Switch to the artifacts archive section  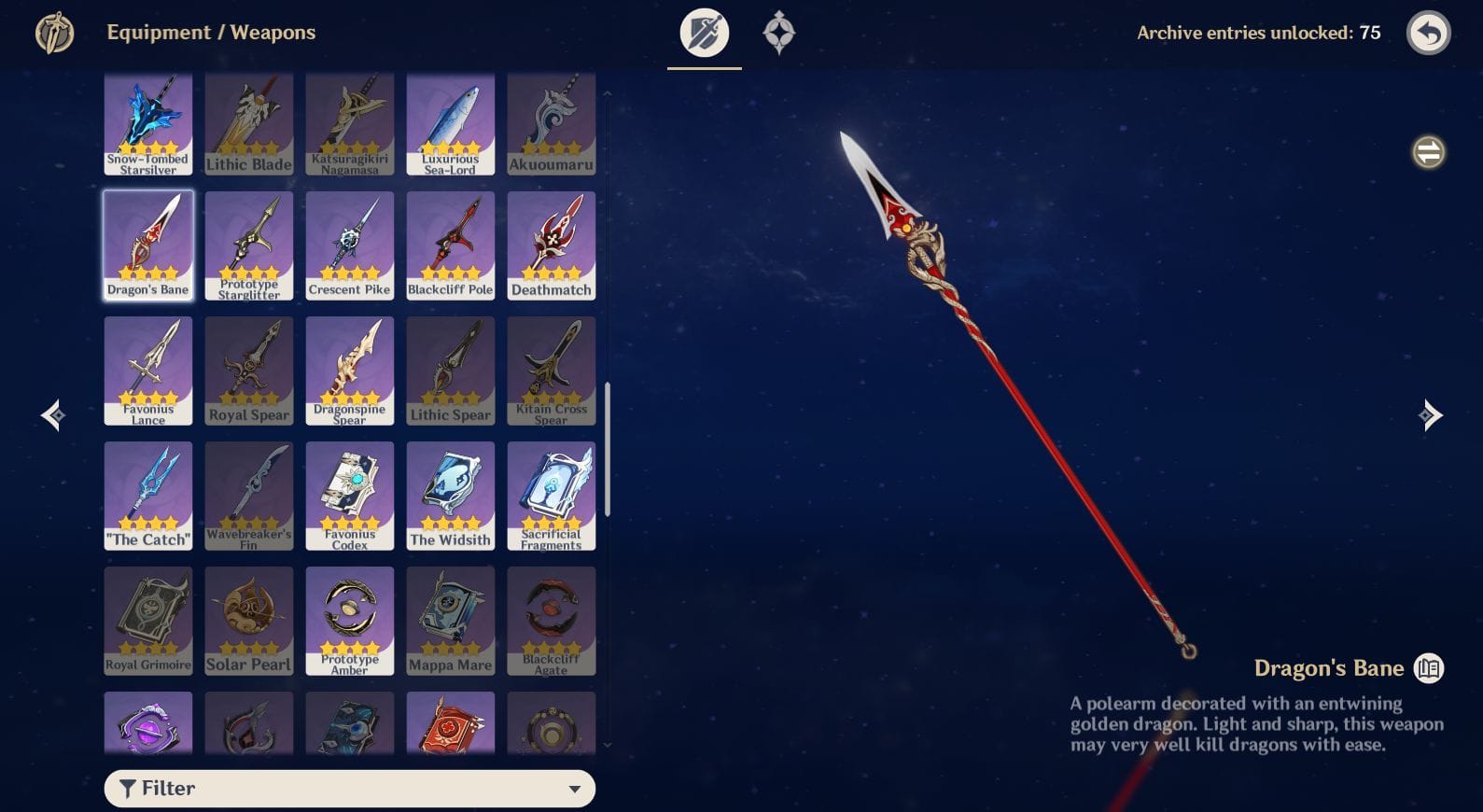click(x=778, y=33)
